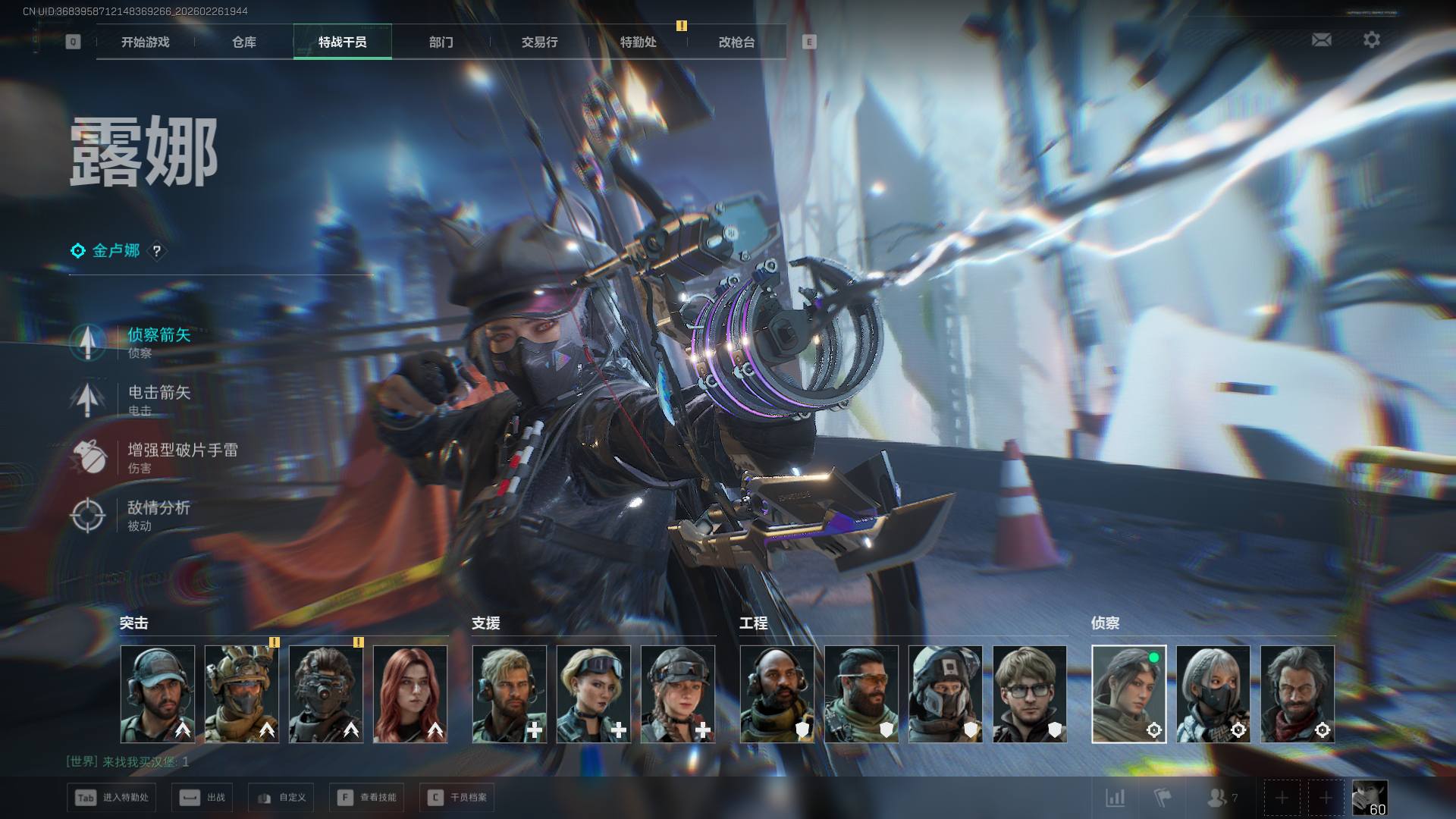
Task: Open the 仓库 tab
Action: click(244, 42)
